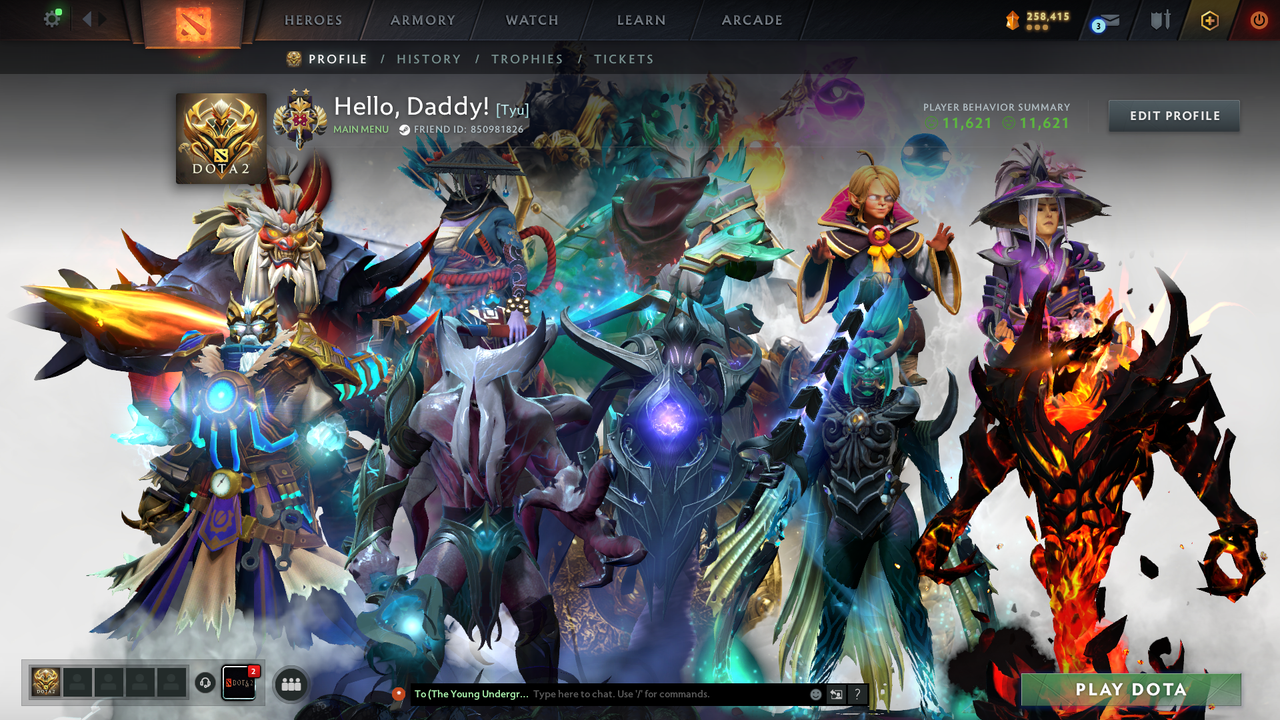1280x720 pixels.
Task: Click the EDIT PROFILE button
Action: click(x=1173, y=115)
